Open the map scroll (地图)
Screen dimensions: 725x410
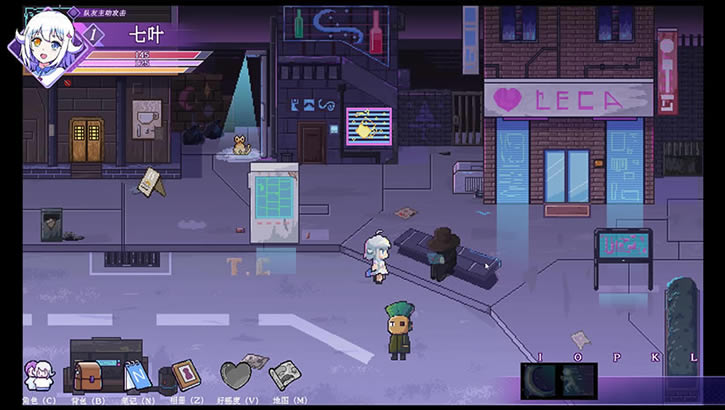coord(284,374)
